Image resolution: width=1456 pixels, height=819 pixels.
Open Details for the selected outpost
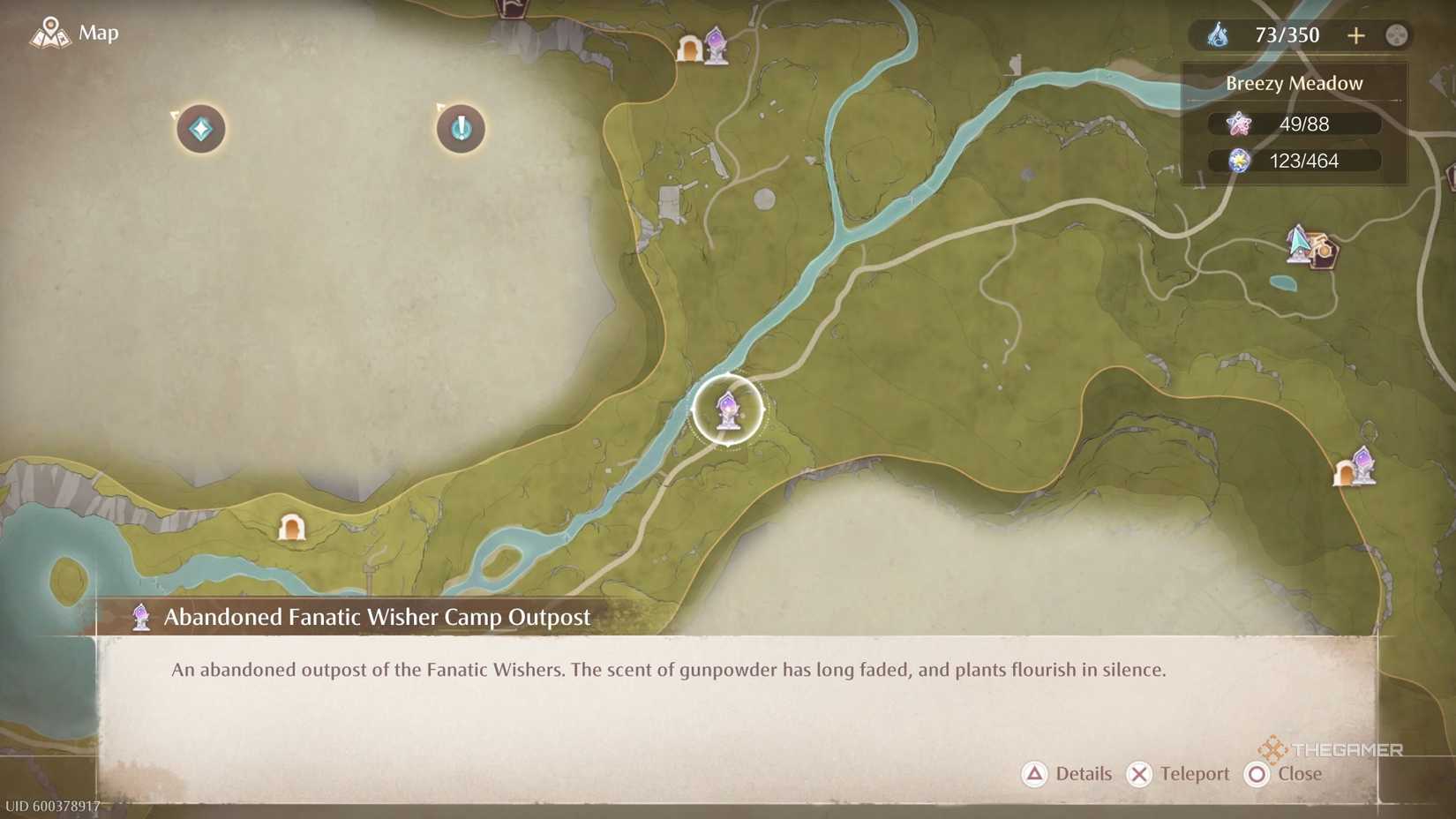pos(1068,774)
